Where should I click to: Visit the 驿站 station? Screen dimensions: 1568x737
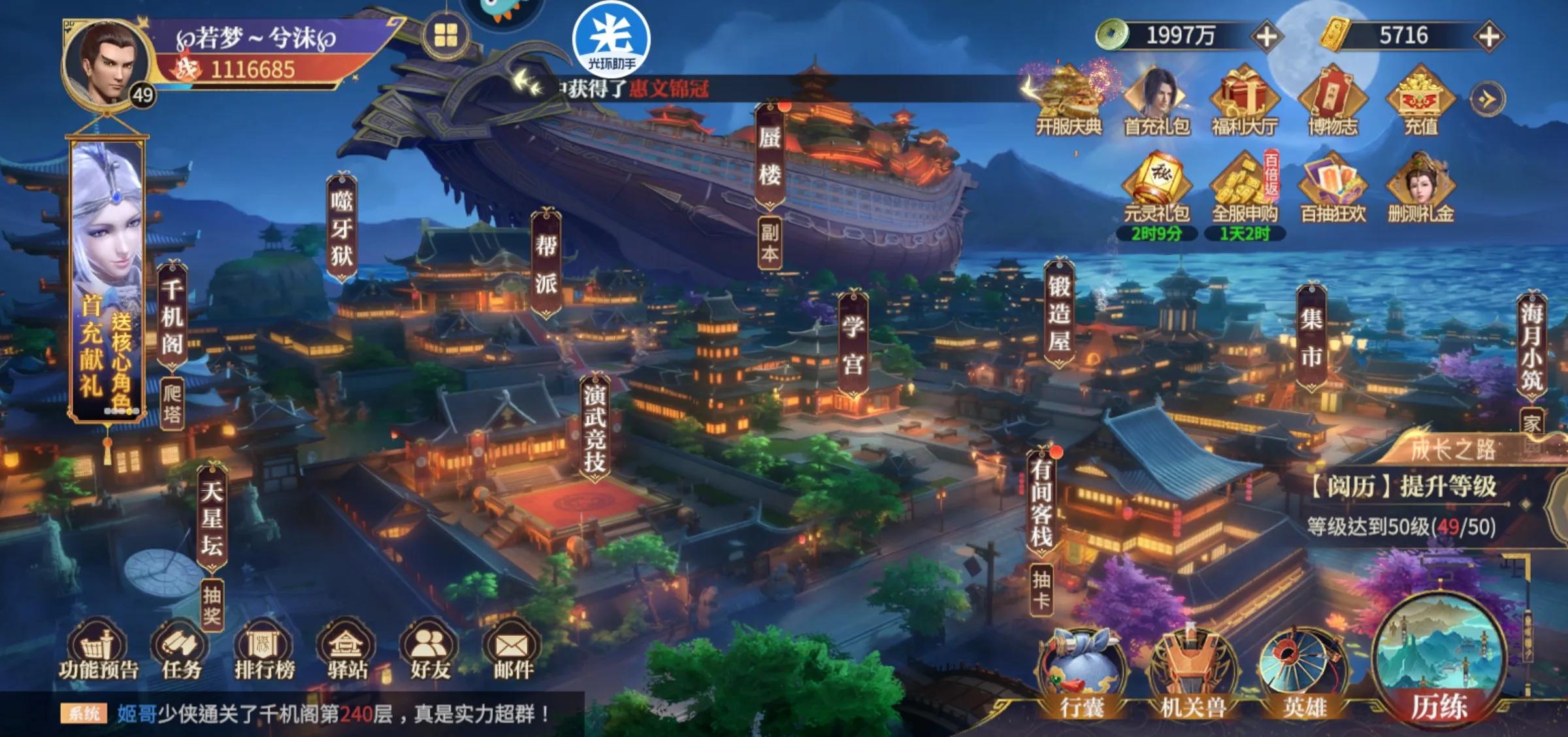[x=346, y=650]
